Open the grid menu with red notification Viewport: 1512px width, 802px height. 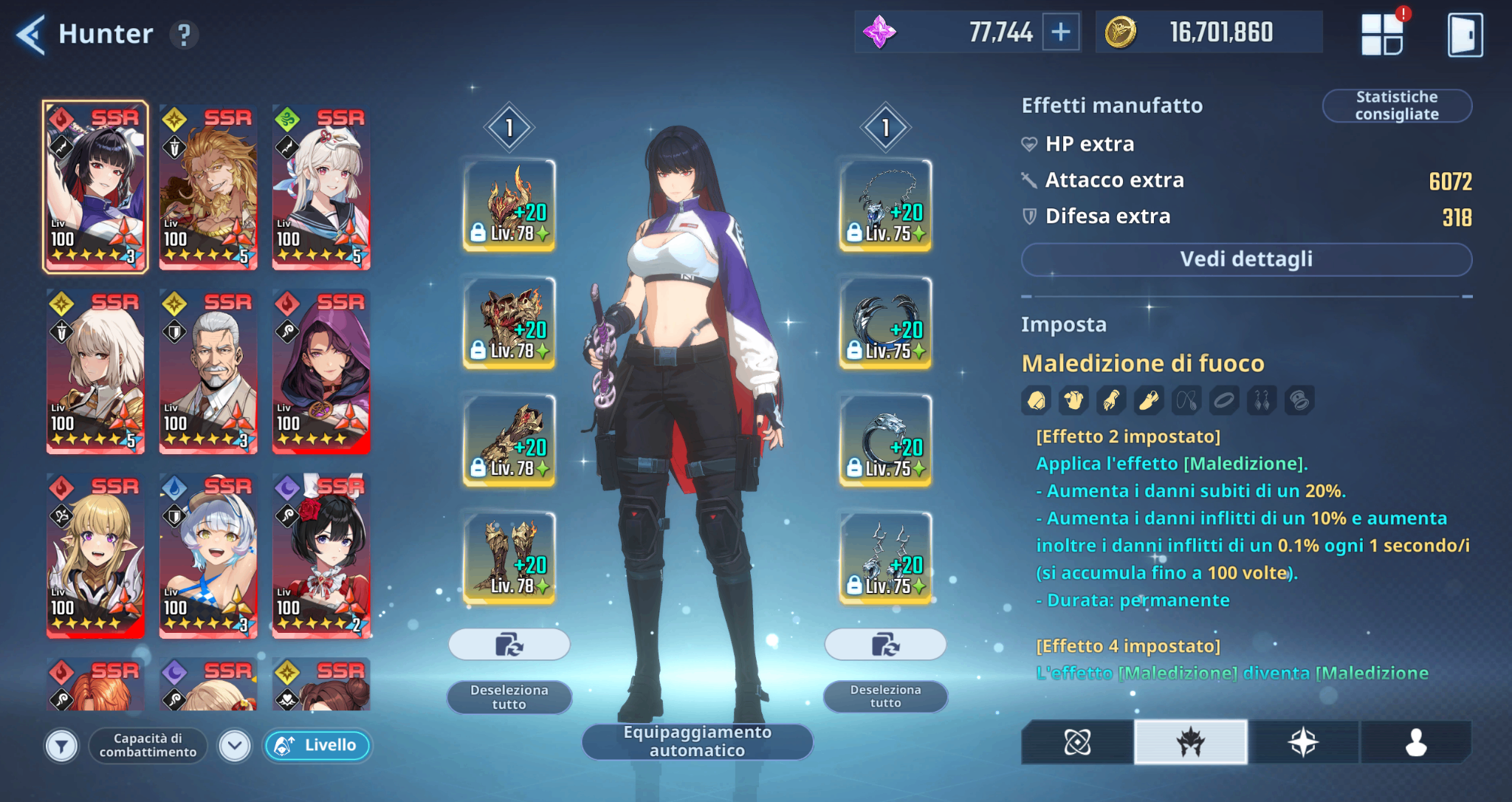pos(1382,34)
